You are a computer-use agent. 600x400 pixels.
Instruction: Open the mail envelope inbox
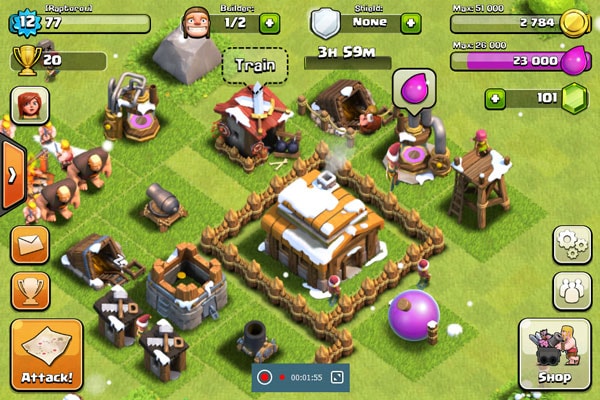click(30, 245)
